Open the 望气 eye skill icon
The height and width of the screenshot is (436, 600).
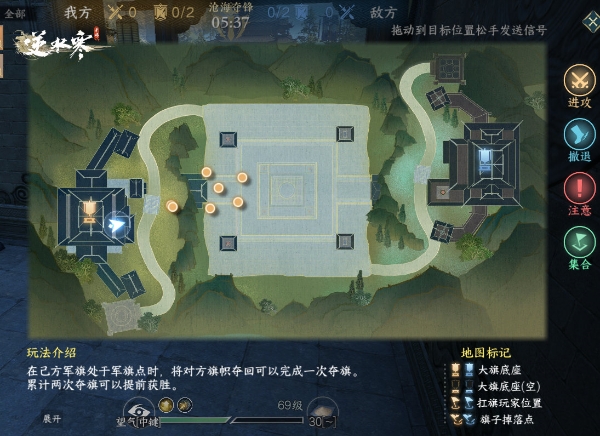pos(138,407)
